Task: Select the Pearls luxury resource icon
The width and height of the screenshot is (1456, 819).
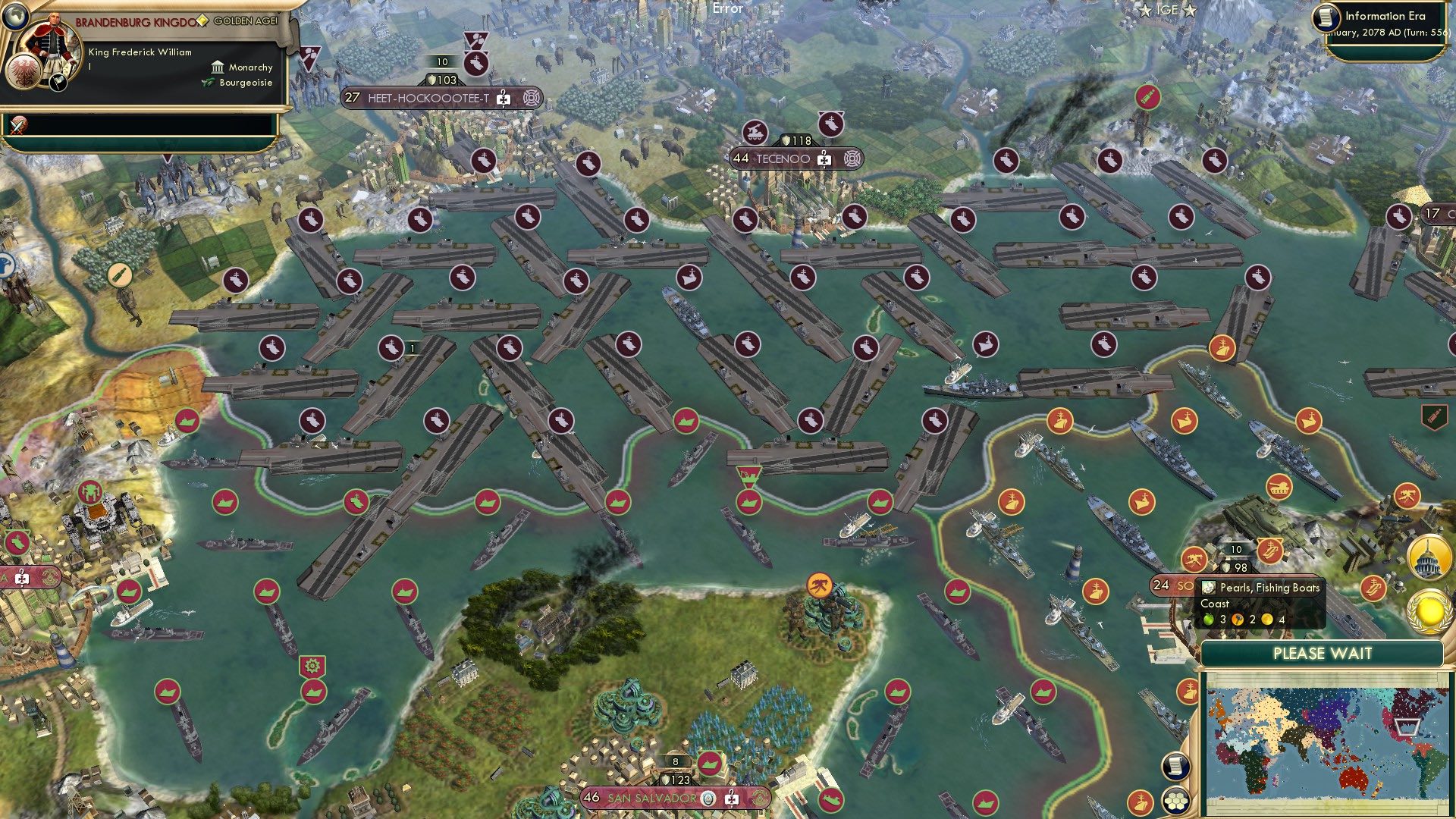Action: point(1210,588)
